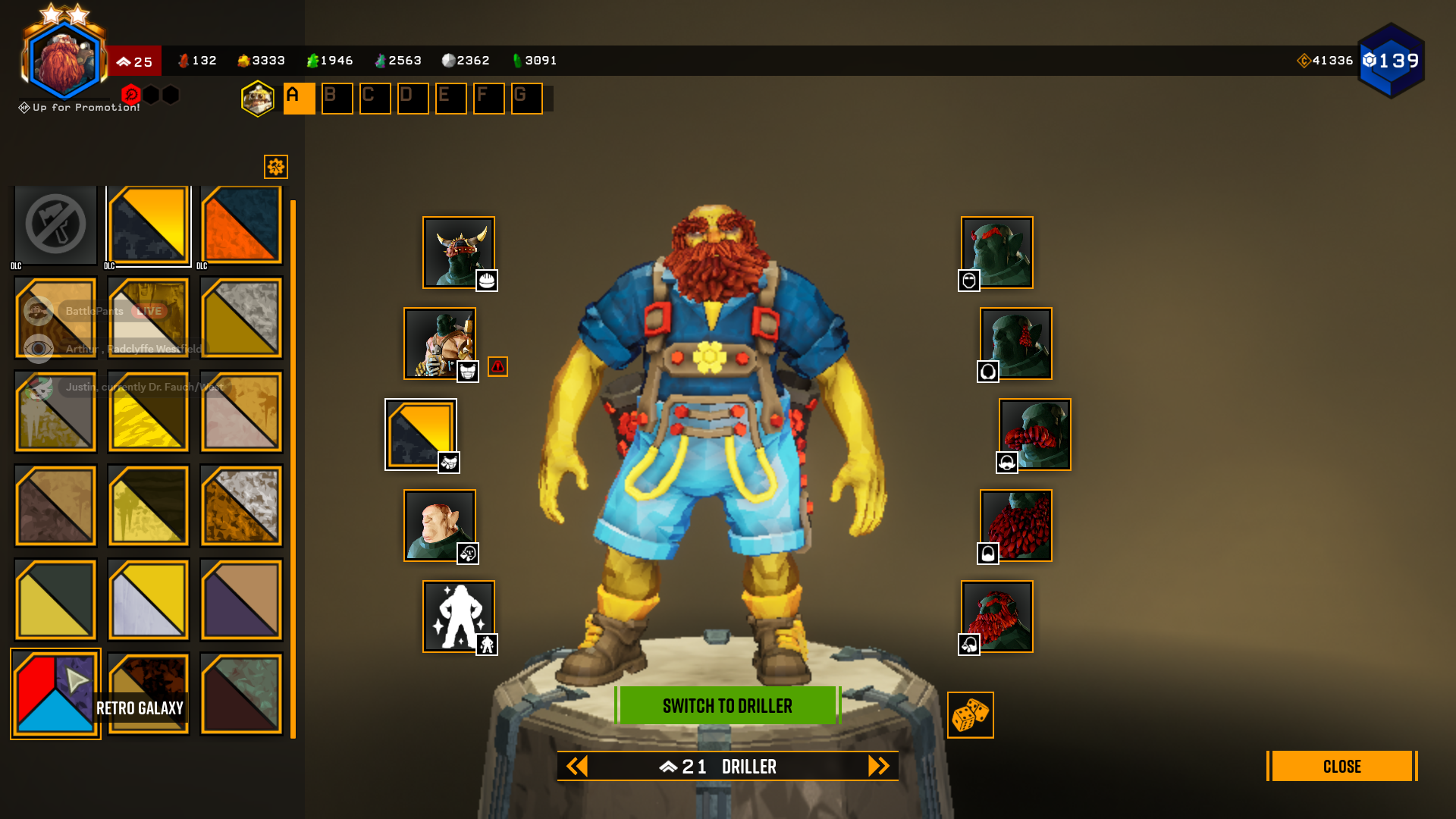Viewport: 1456px width, 819px height.
Task: Open the gear-shaped filter button
Action: coord(275,167)
